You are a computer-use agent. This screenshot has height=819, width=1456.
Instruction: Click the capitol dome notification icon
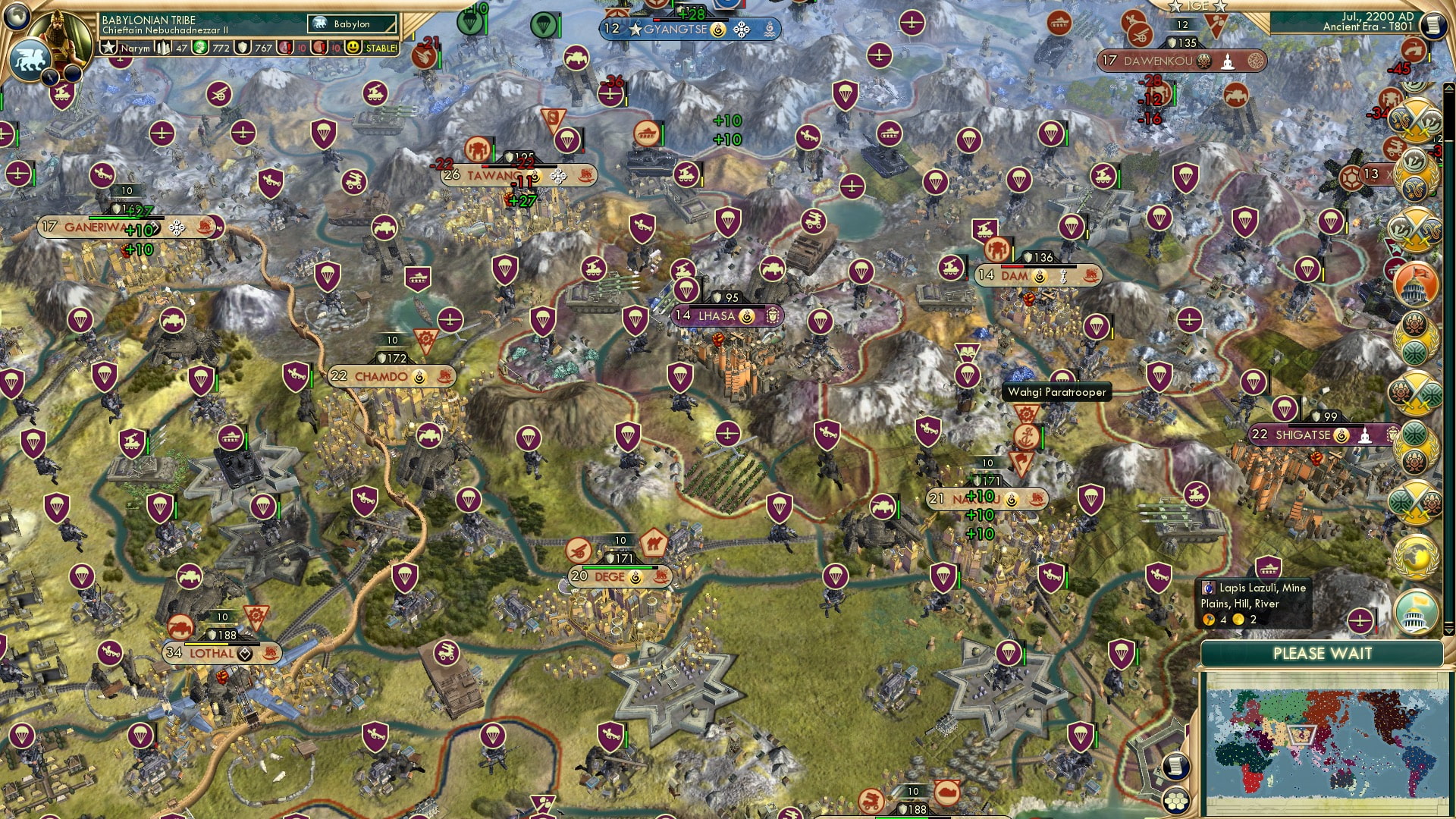point(1415,282)
